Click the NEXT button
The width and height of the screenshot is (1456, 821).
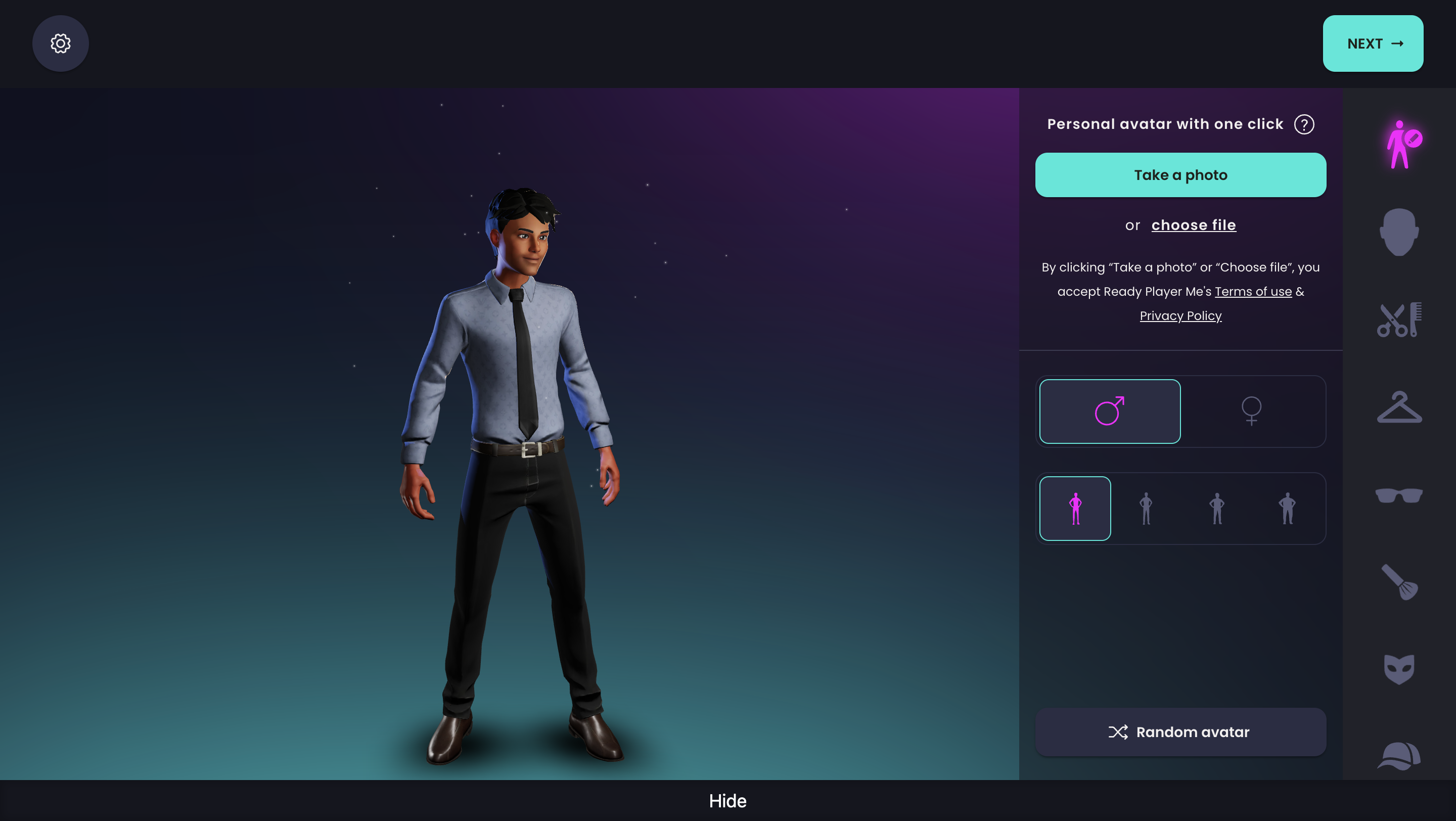click(x=1373, y=43)
